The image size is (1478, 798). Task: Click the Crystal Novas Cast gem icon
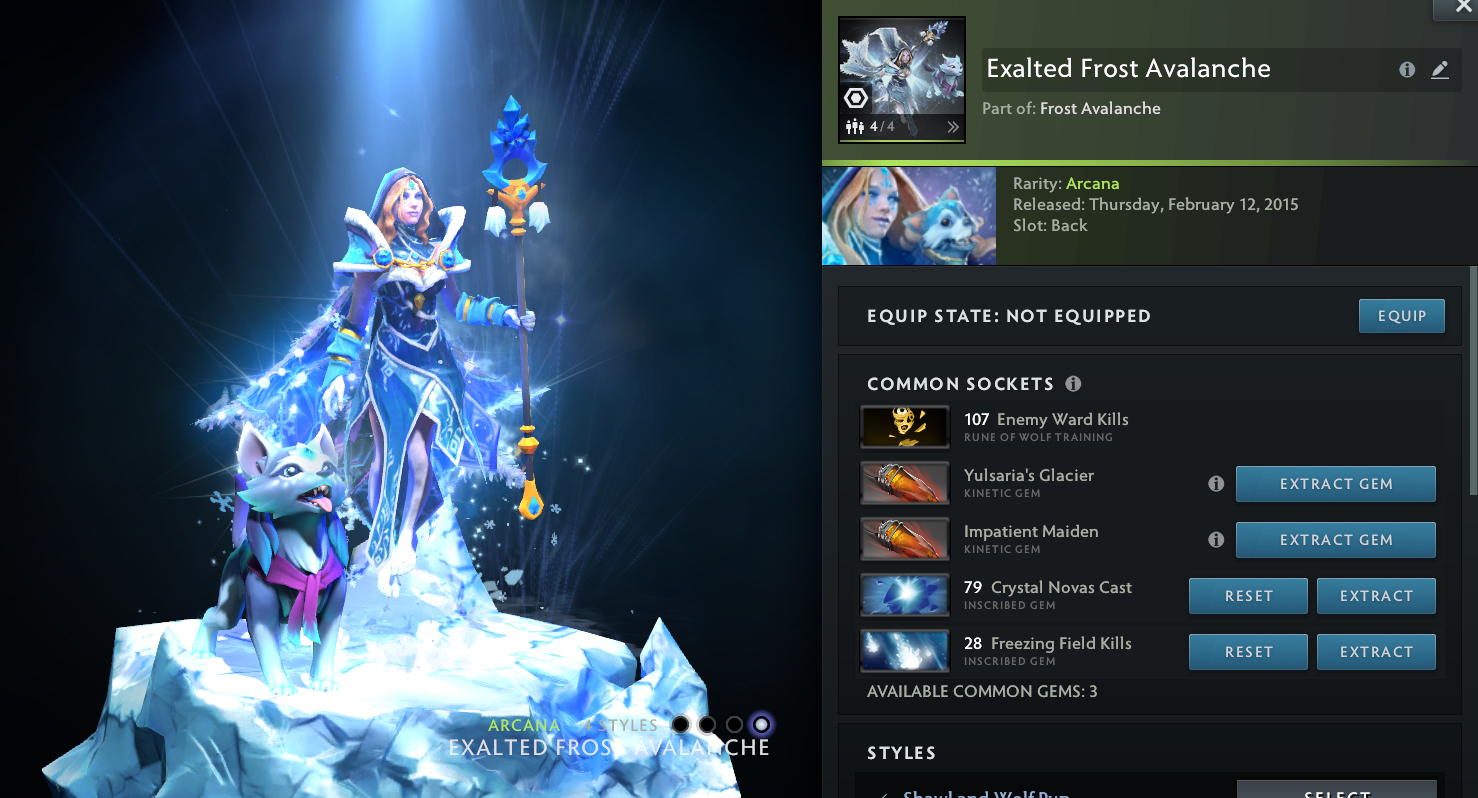[905, 596]
